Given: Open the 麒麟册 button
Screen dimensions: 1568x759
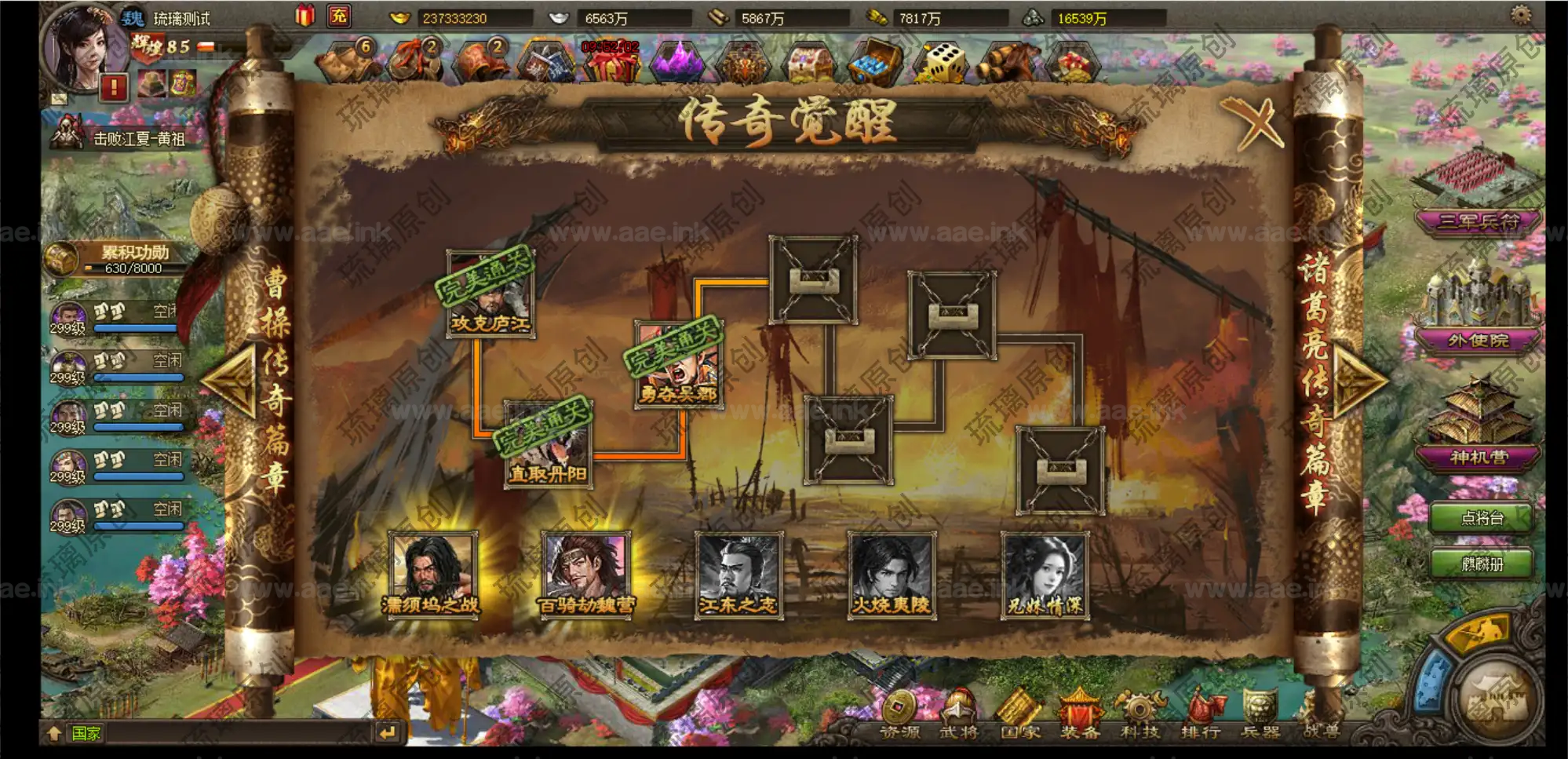Looking at the screenshot, I should (1481, 564).
